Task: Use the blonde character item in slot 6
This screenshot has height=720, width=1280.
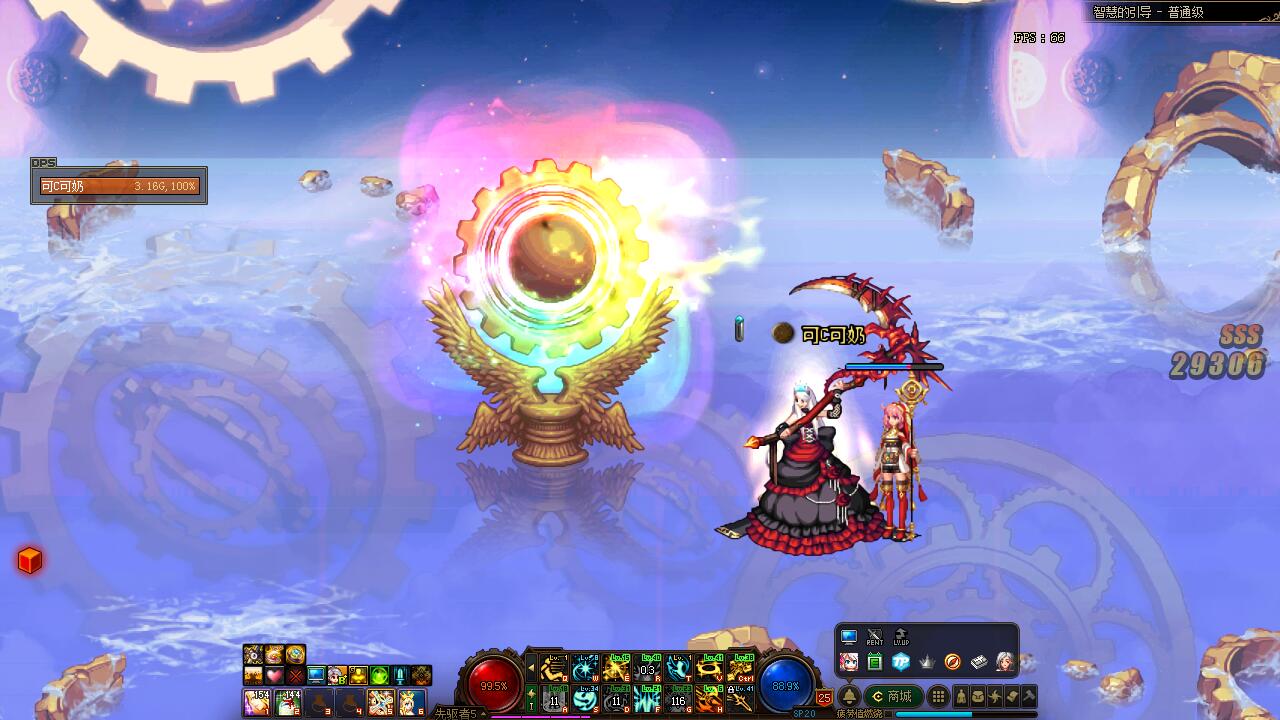Action: 411,702
